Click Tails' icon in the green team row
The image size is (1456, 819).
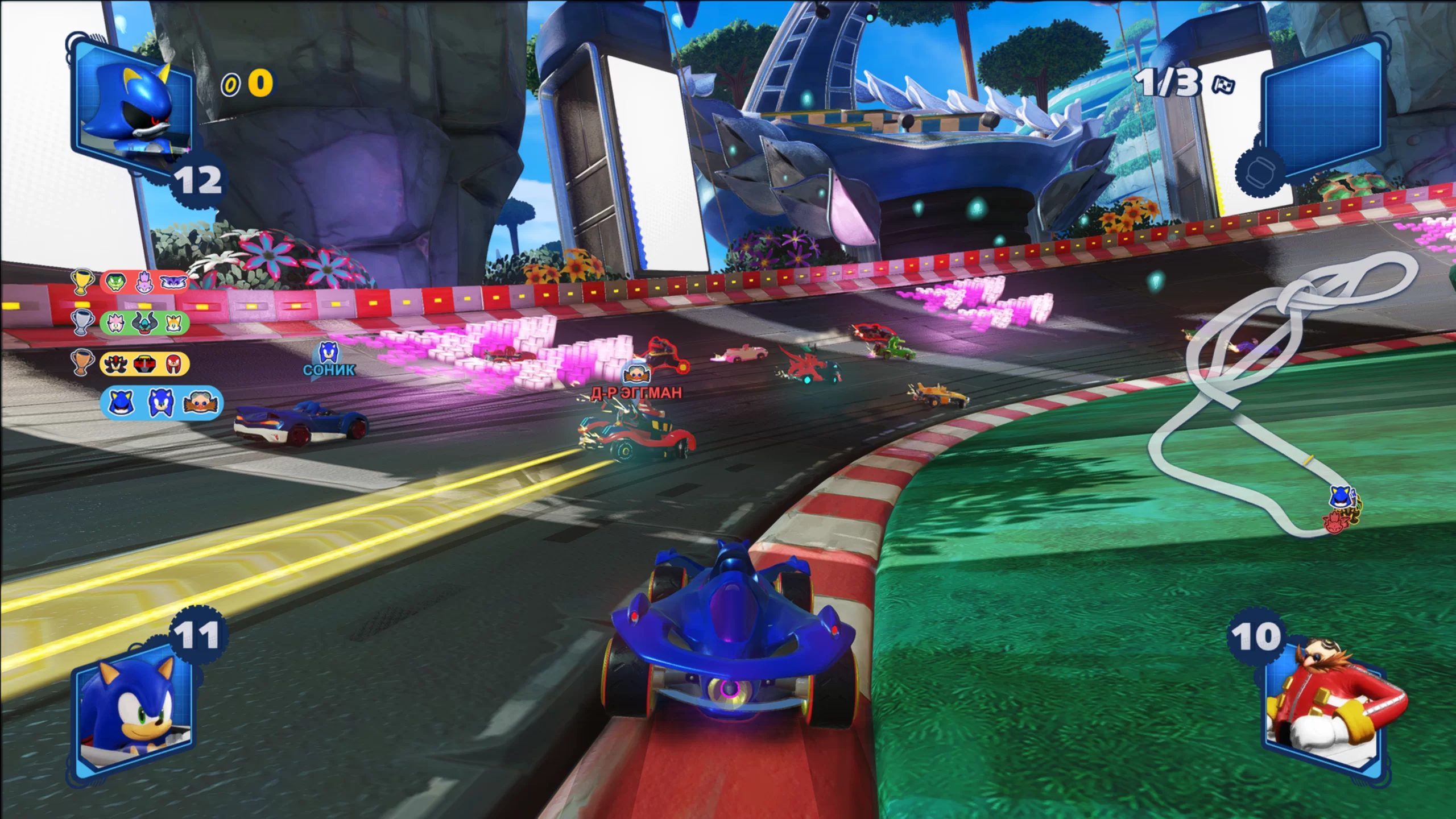[172, 323]
